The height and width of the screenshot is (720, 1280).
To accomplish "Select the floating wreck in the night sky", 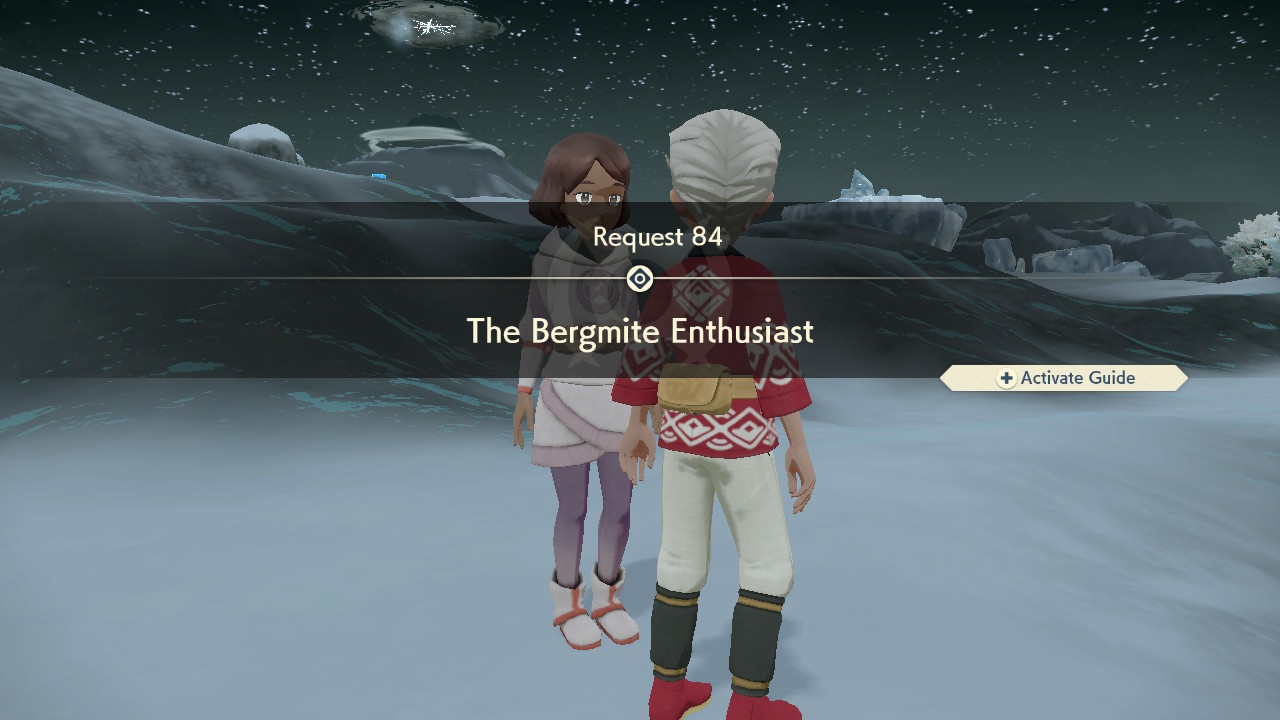I will (430, 25).
